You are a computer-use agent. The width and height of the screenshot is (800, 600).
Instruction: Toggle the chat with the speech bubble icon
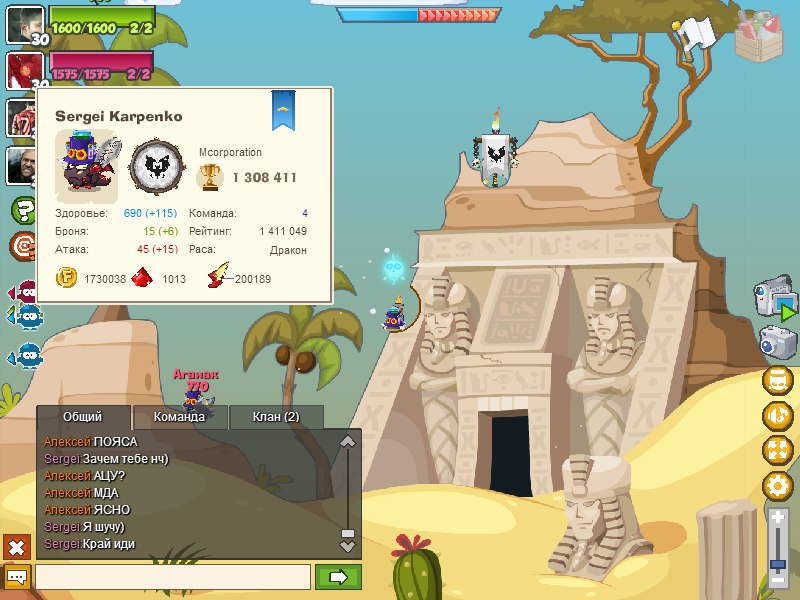pos(17,577)
